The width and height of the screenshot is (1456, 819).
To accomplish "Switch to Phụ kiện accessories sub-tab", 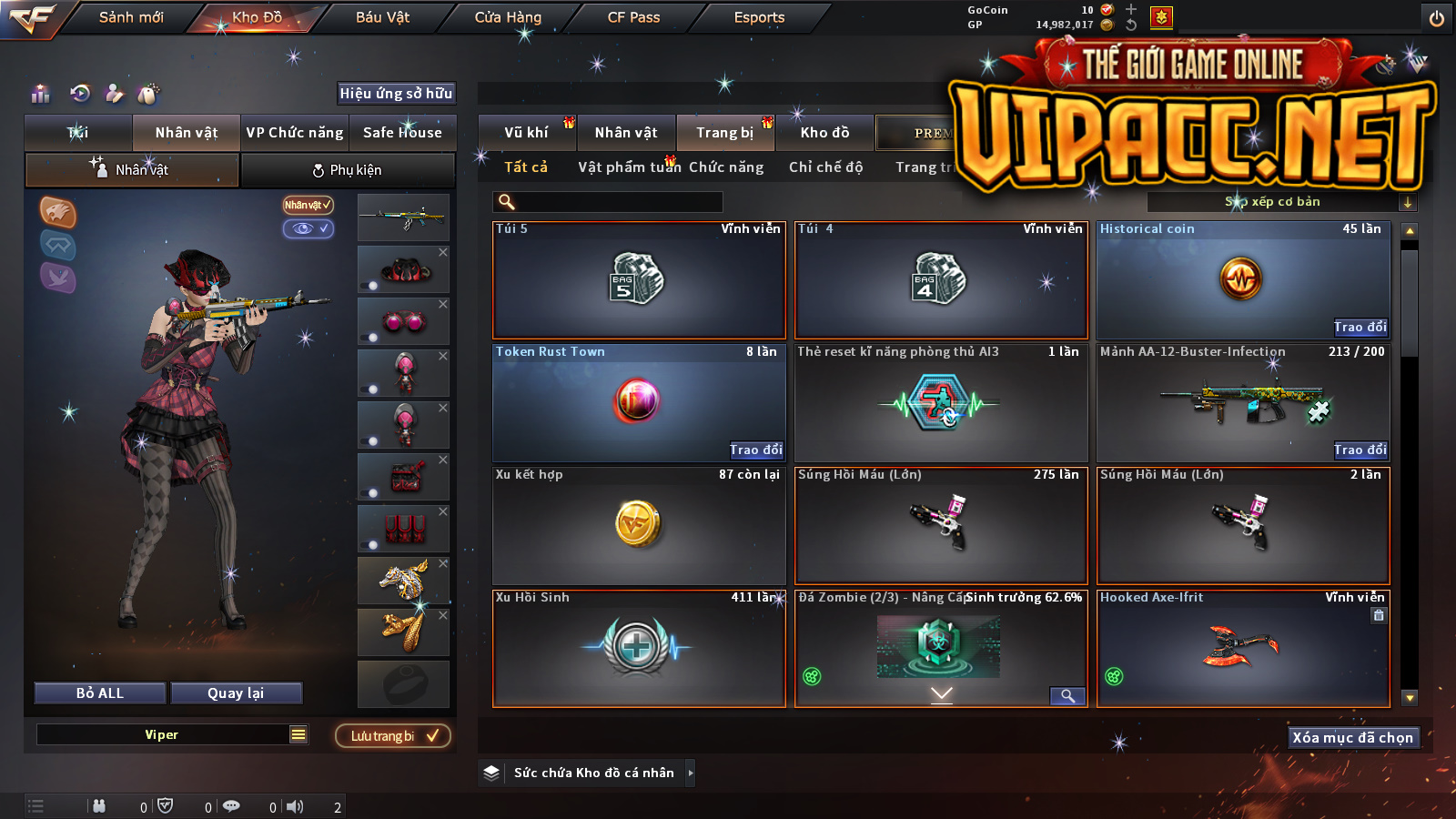I will click(348, 170).
